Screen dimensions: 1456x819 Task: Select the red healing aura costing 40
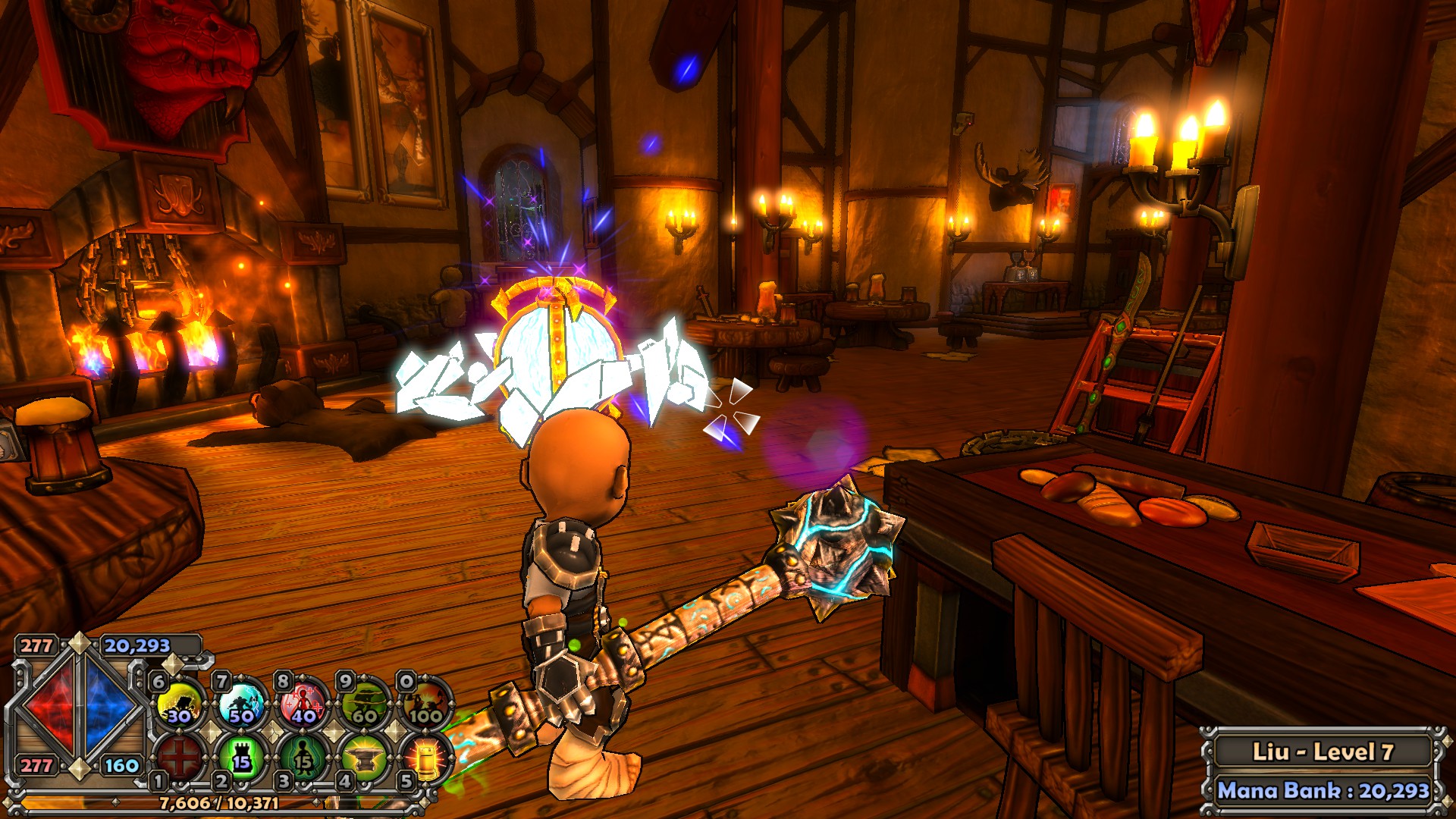coord(303,703)
